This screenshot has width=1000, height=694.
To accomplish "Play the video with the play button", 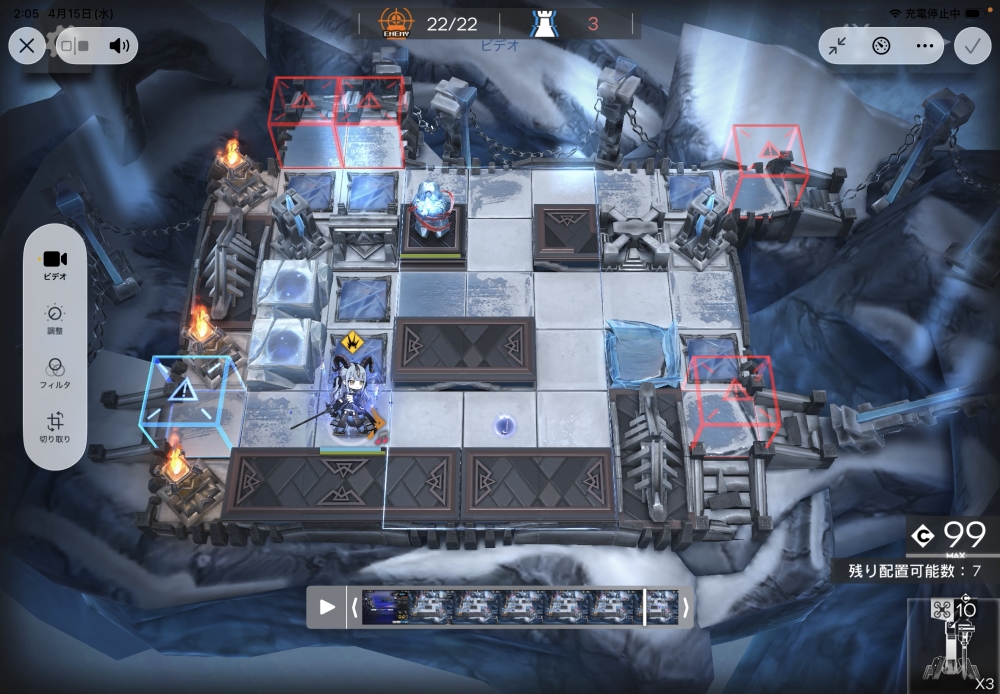I will click(x=326, y=607).
